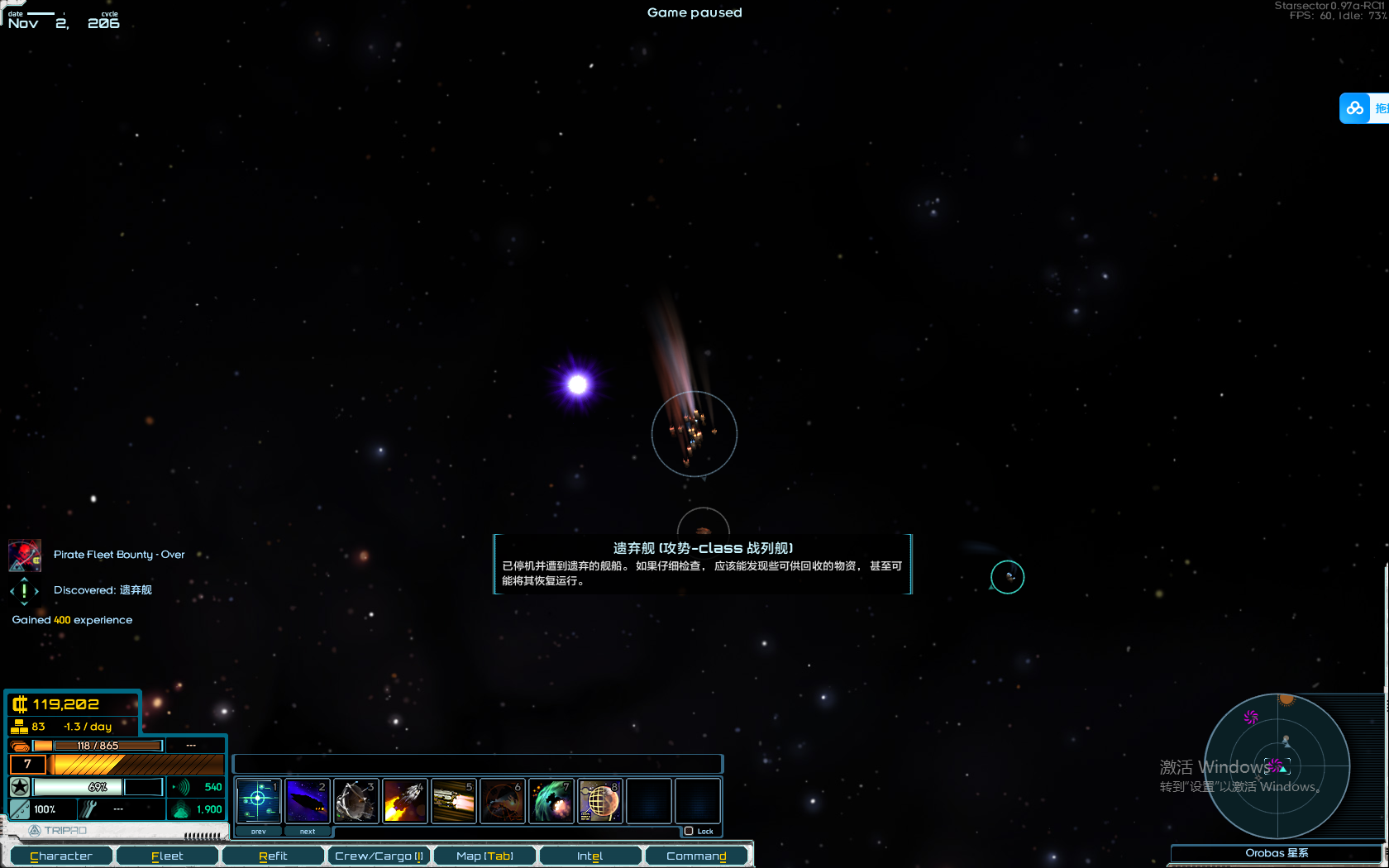Toggle Sustained Burn in slot 5
The image size is (1389, 868).
coord(454,800)
